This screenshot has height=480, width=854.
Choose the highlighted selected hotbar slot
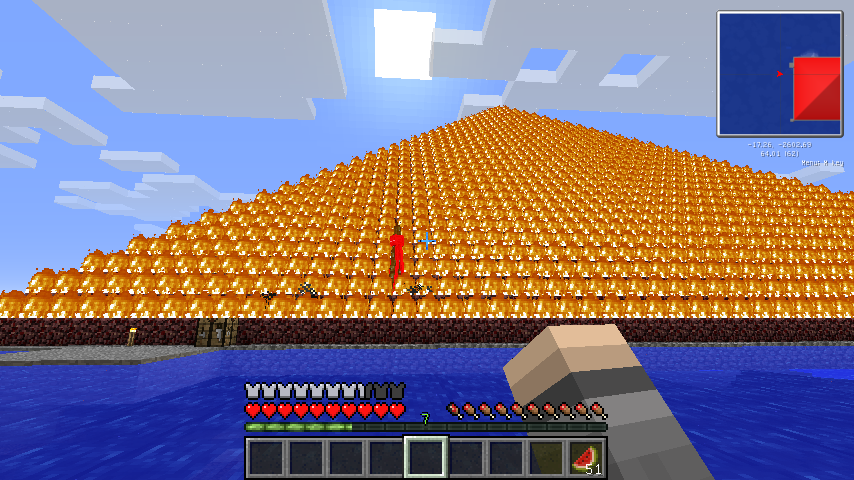point(425,458)
